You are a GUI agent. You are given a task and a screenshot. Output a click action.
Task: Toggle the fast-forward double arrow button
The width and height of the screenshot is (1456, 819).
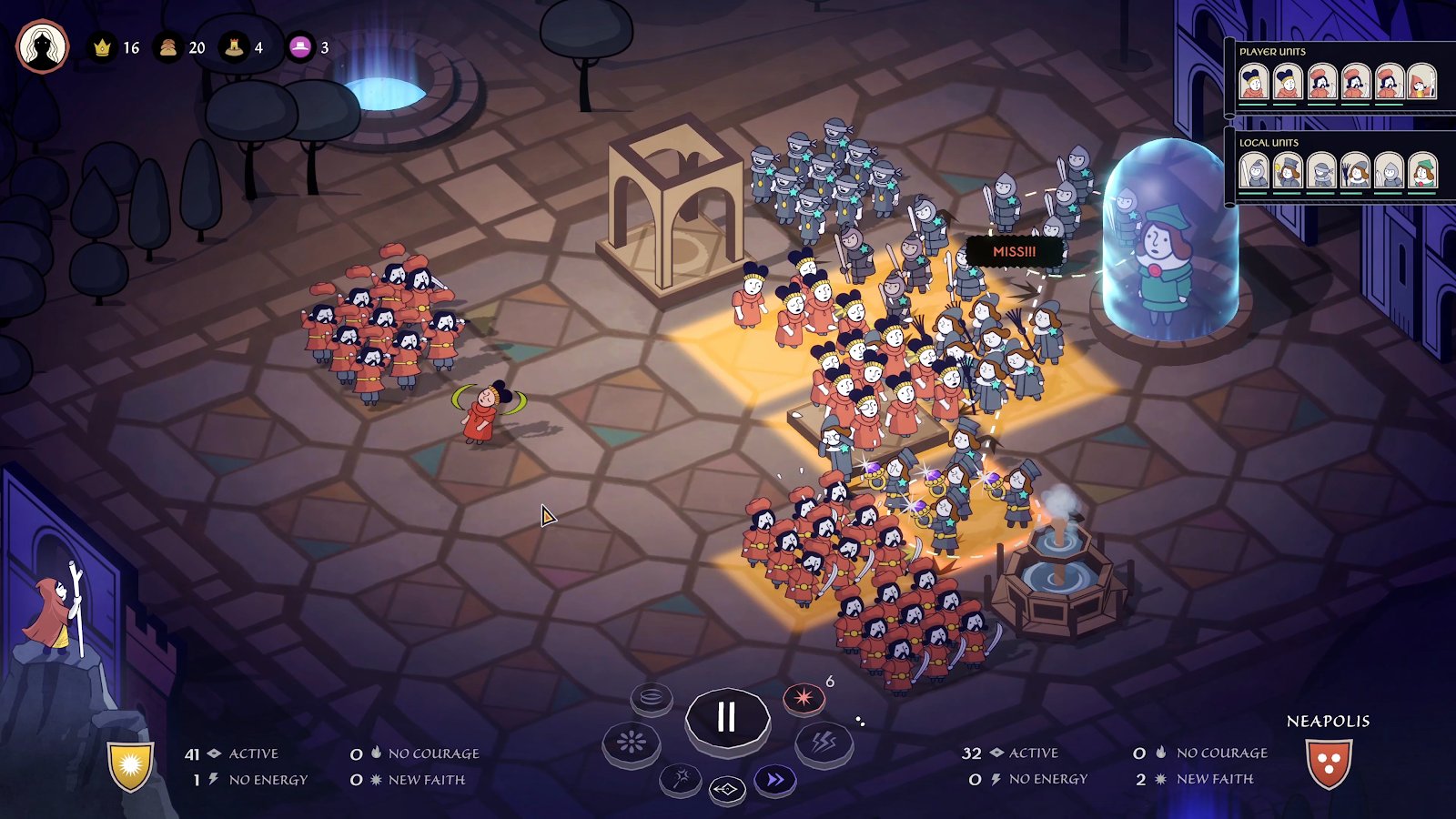pos(774,780)
